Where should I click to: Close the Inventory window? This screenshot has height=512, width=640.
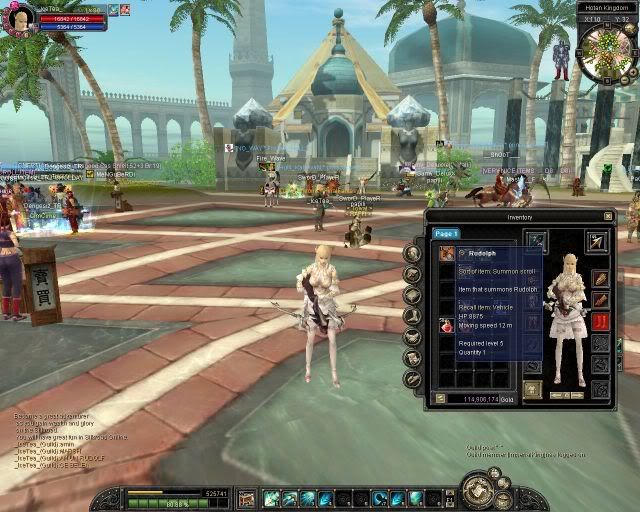(x=608, y=216)
